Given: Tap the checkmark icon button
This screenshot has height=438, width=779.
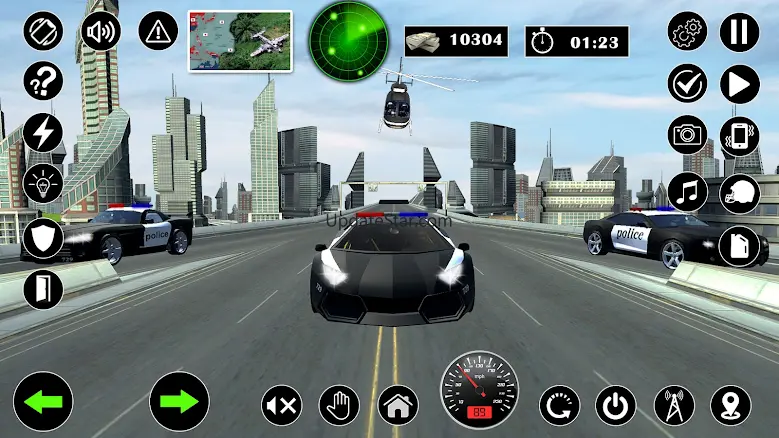Looking at the screenshot, I should pos(688,83).
